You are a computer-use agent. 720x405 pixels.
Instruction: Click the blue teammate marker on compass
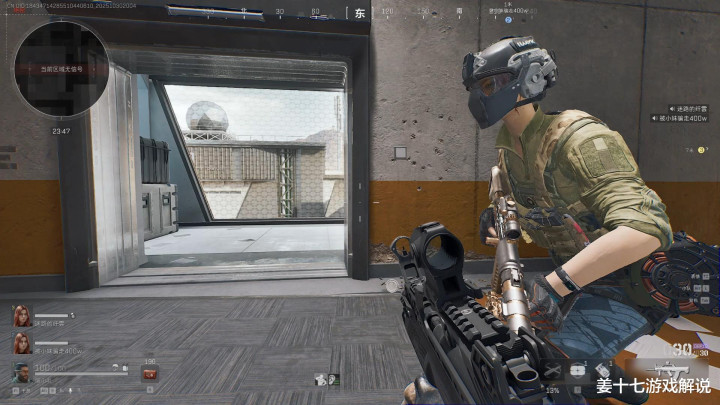click(508, 20)
